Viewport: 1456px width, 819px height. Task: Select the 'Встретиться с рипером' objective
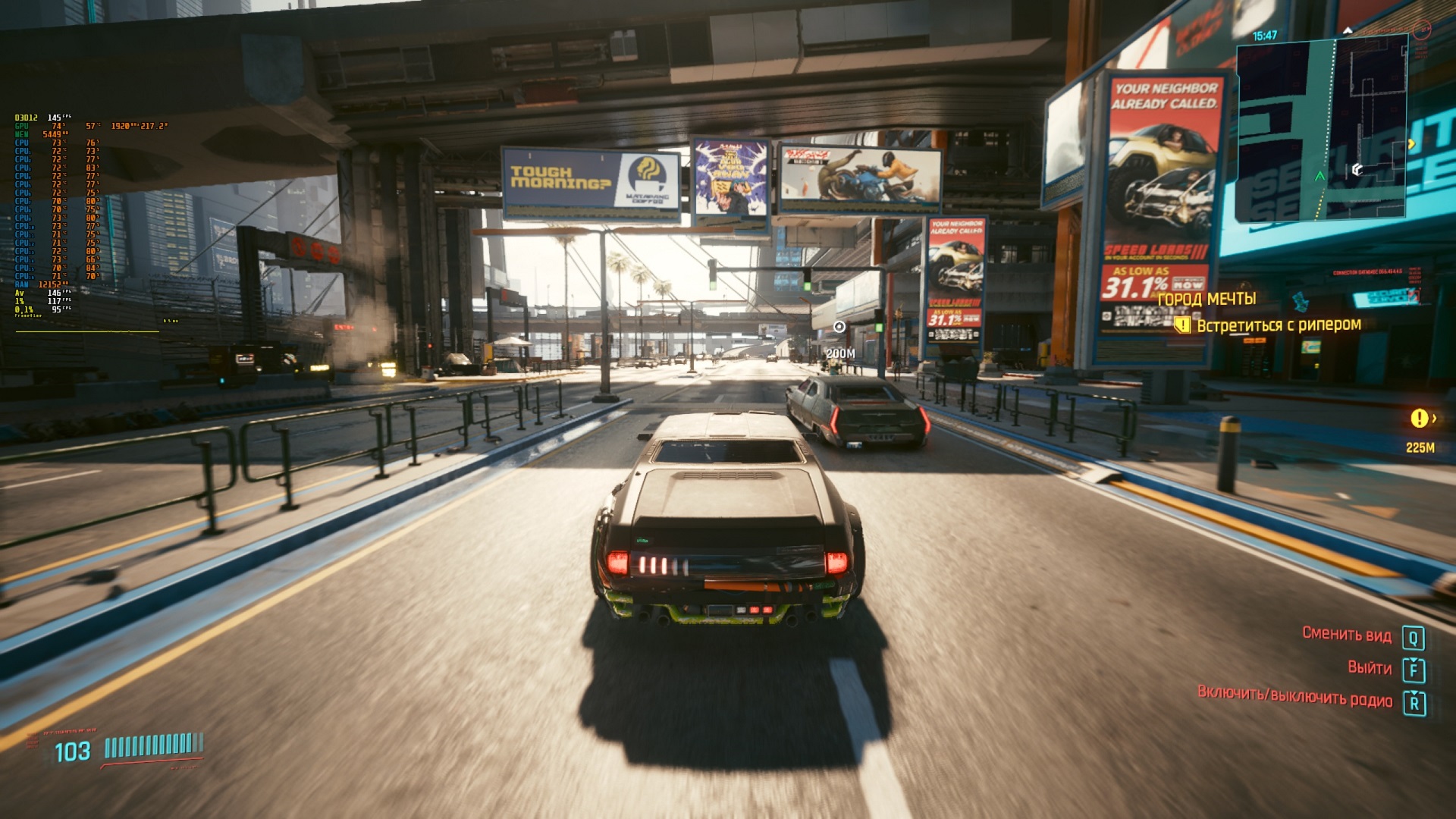tap(1279, 325)
